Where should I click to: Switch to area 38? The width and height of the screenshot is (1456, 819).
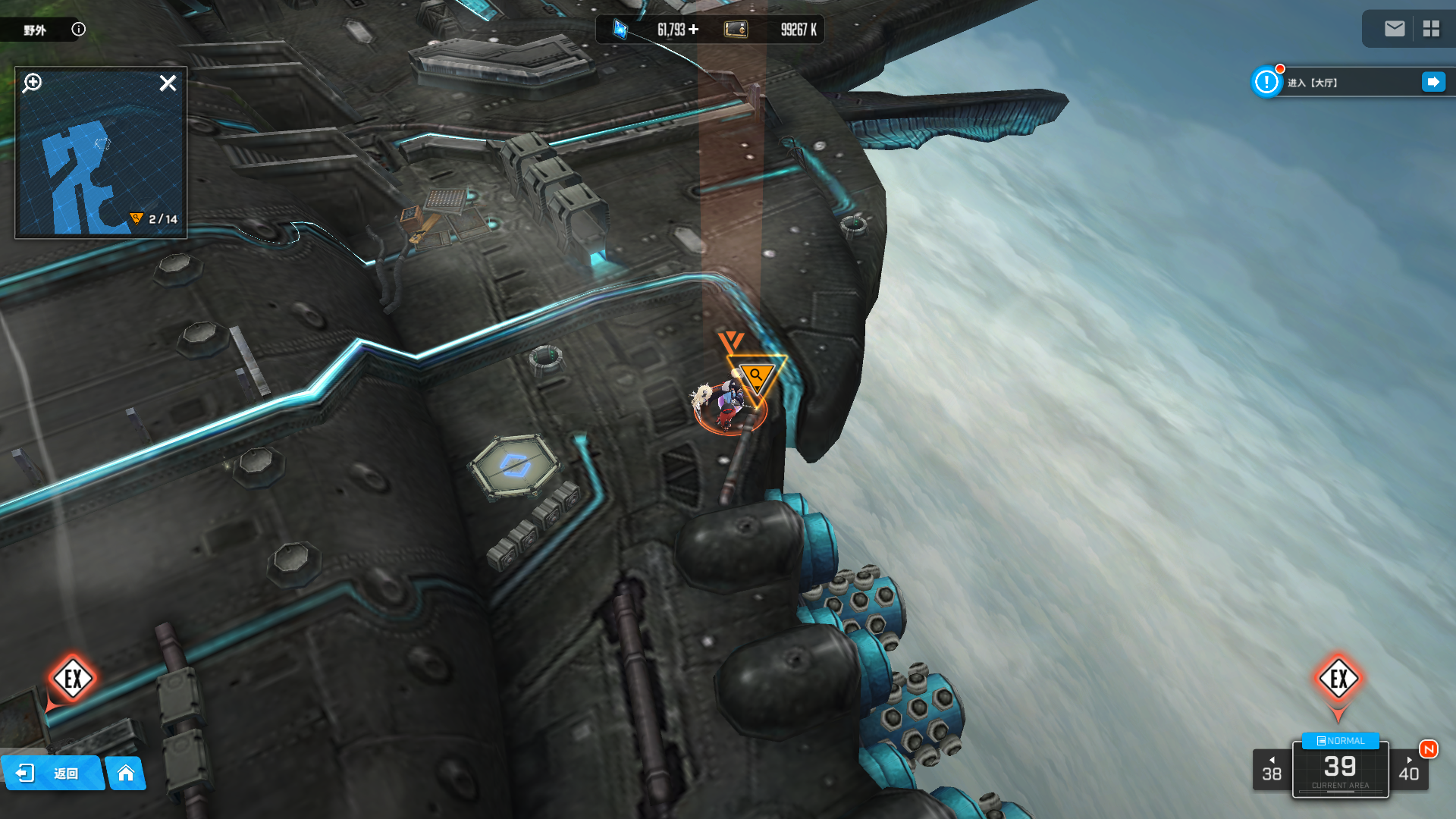(x=1272, y=770)
